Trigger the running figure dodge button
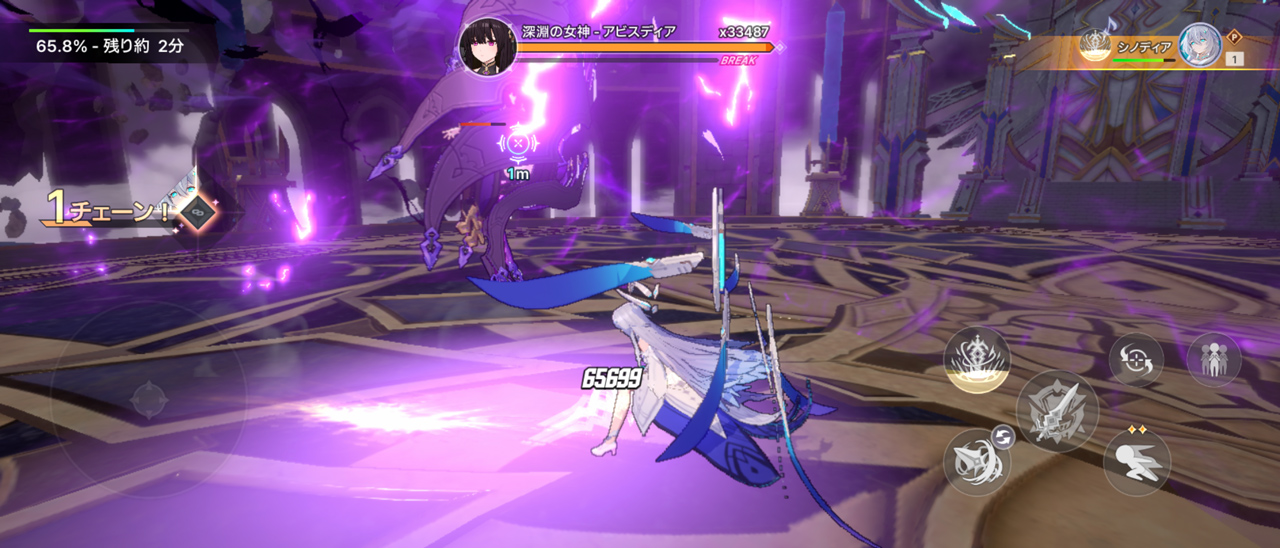Viewport: 1280px width, 548px height. click(1137, 463)
